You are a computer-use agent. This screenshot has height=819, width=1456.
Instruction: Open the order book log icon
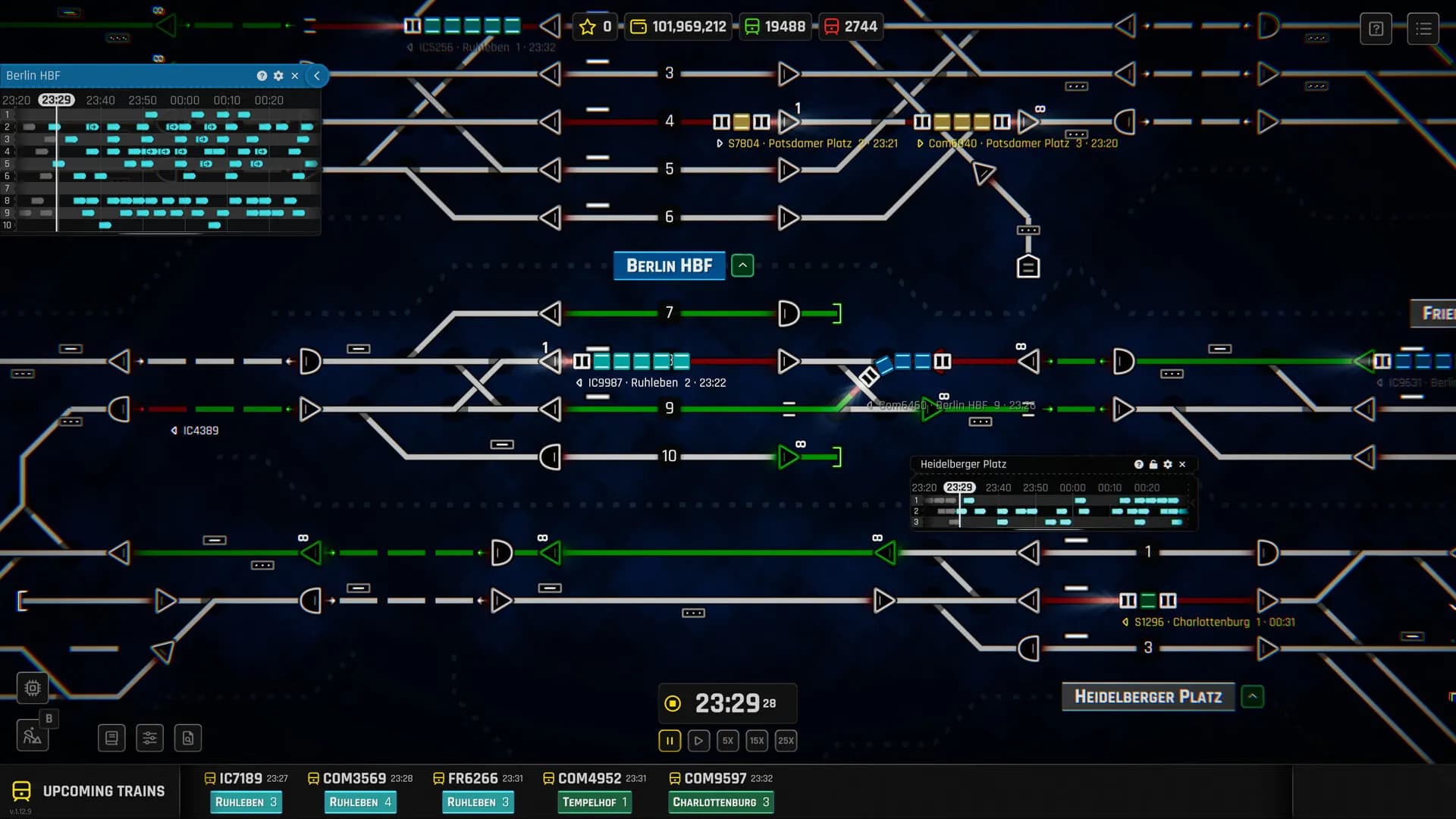click(111, 738)
